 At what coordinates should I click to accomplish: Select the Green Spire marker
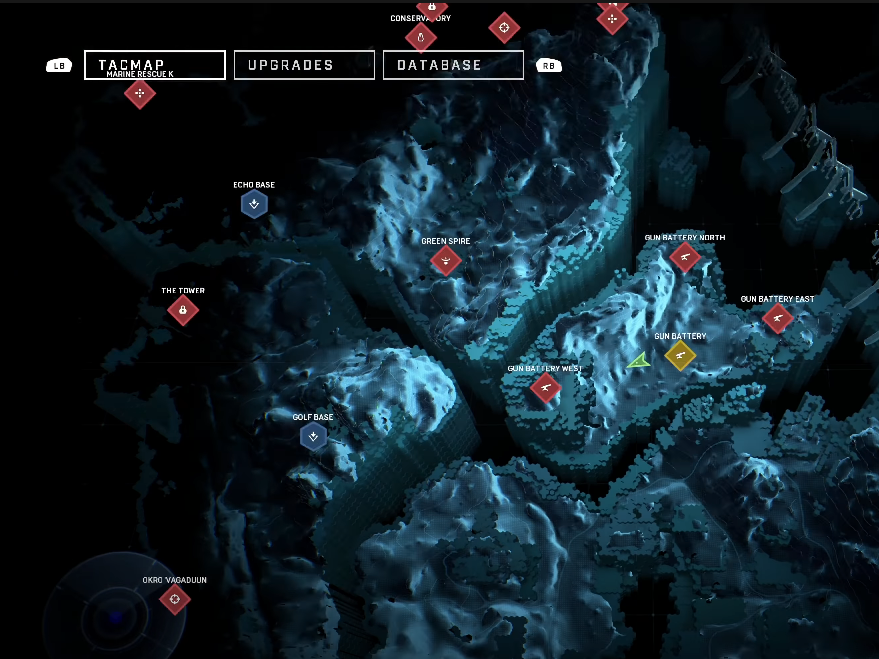(445, 261)
